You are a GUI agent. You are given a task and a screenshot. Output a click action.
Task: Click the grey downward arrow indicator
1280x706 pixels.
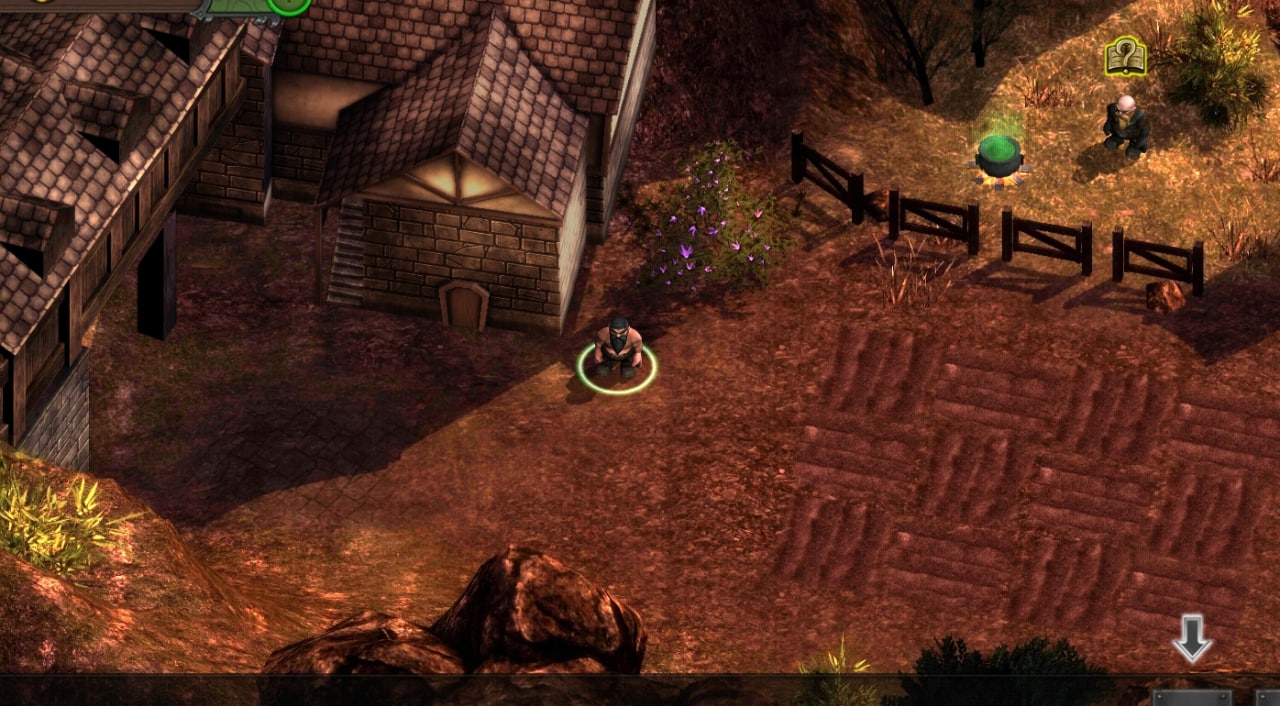1192,638
